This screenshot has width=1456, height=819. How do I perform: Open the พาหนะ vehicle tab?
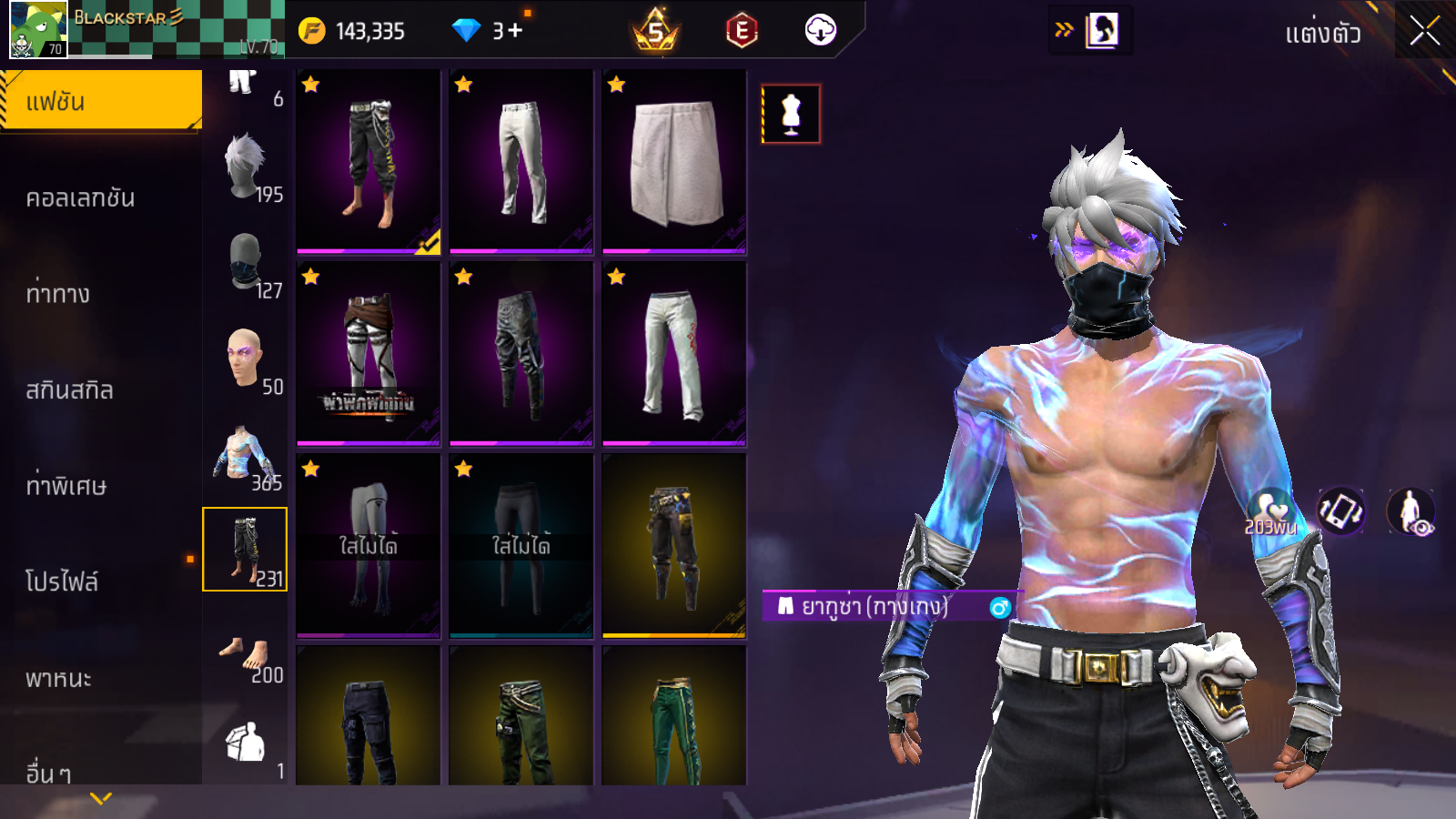59,678
